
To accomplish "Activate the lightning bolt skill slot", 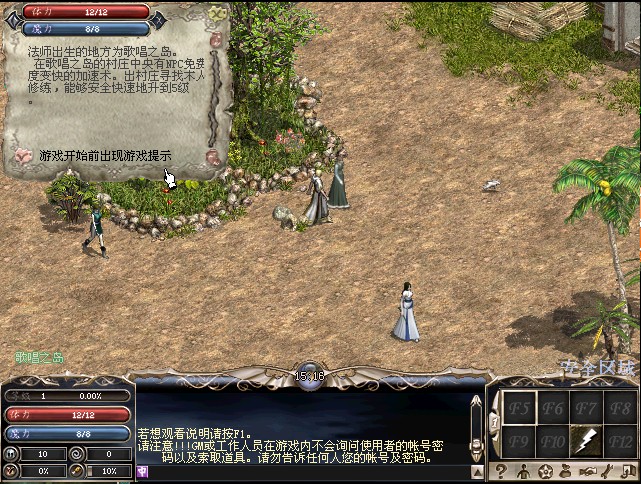I will point(586,439).
